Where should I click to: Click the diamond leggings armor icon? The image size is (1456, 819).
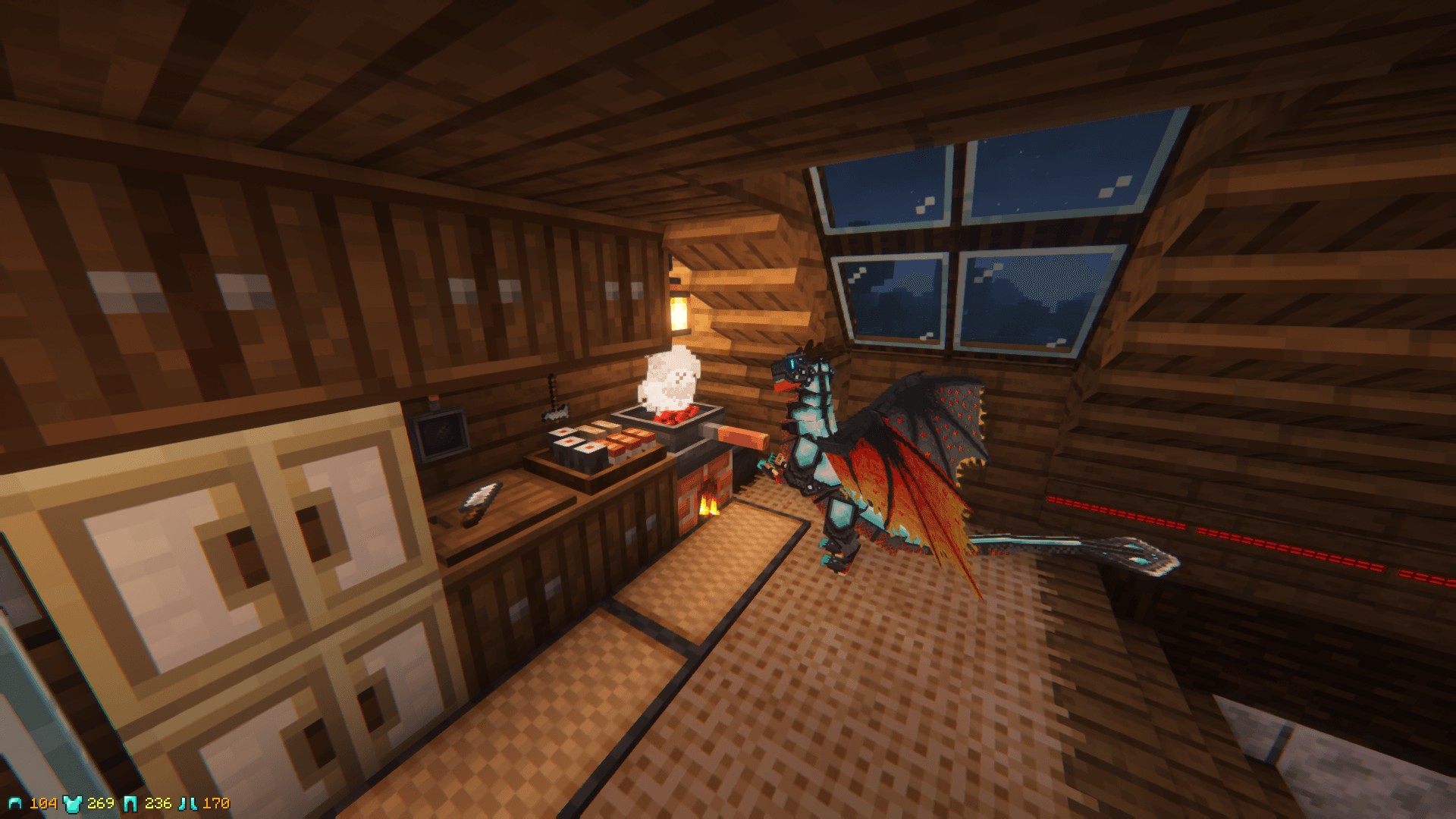click(130, 804)
